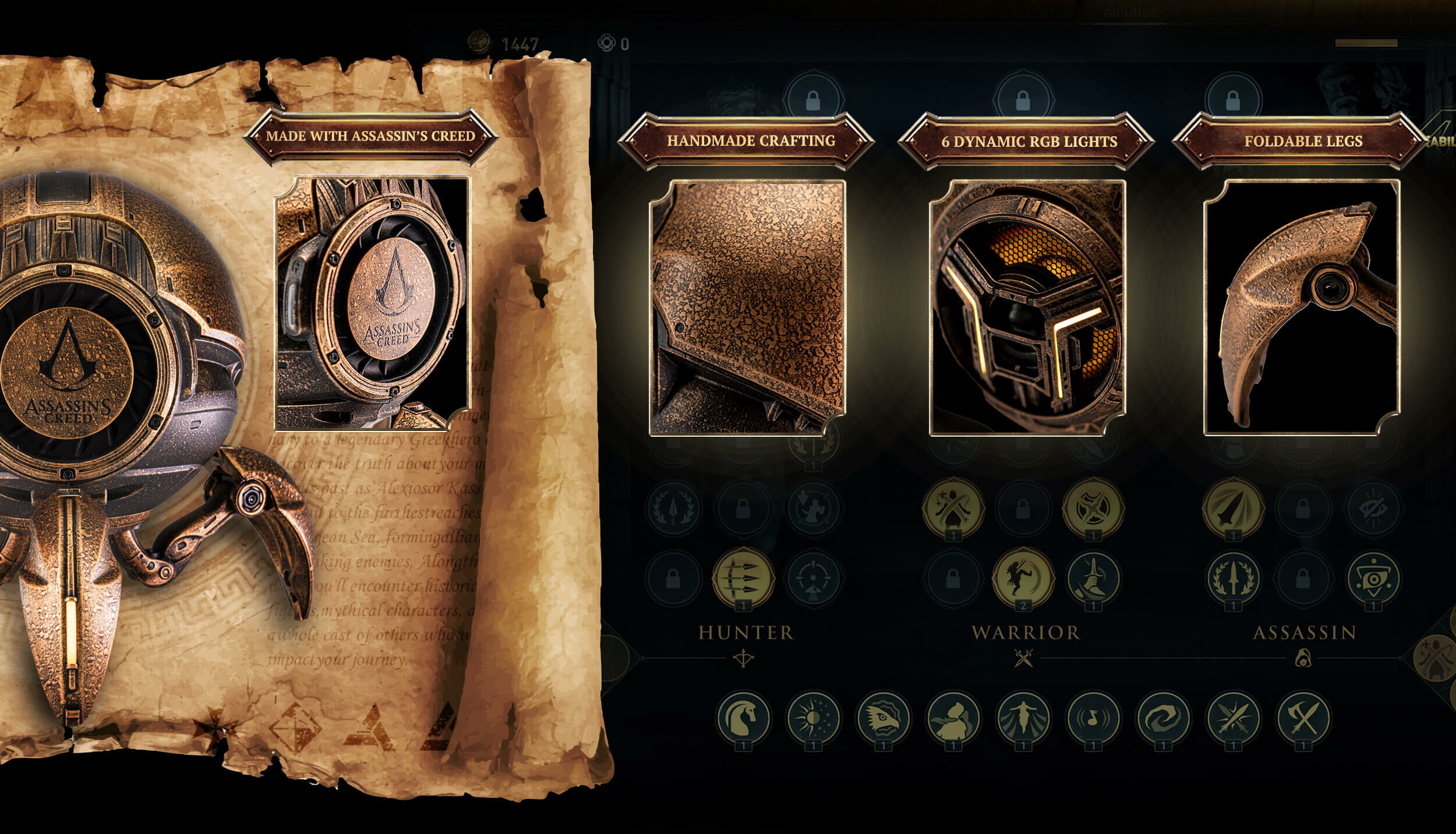Pick the glowing spearhead assassin ability
Viewport: 1456px width, 834px height.
(x=1233, y=508)
